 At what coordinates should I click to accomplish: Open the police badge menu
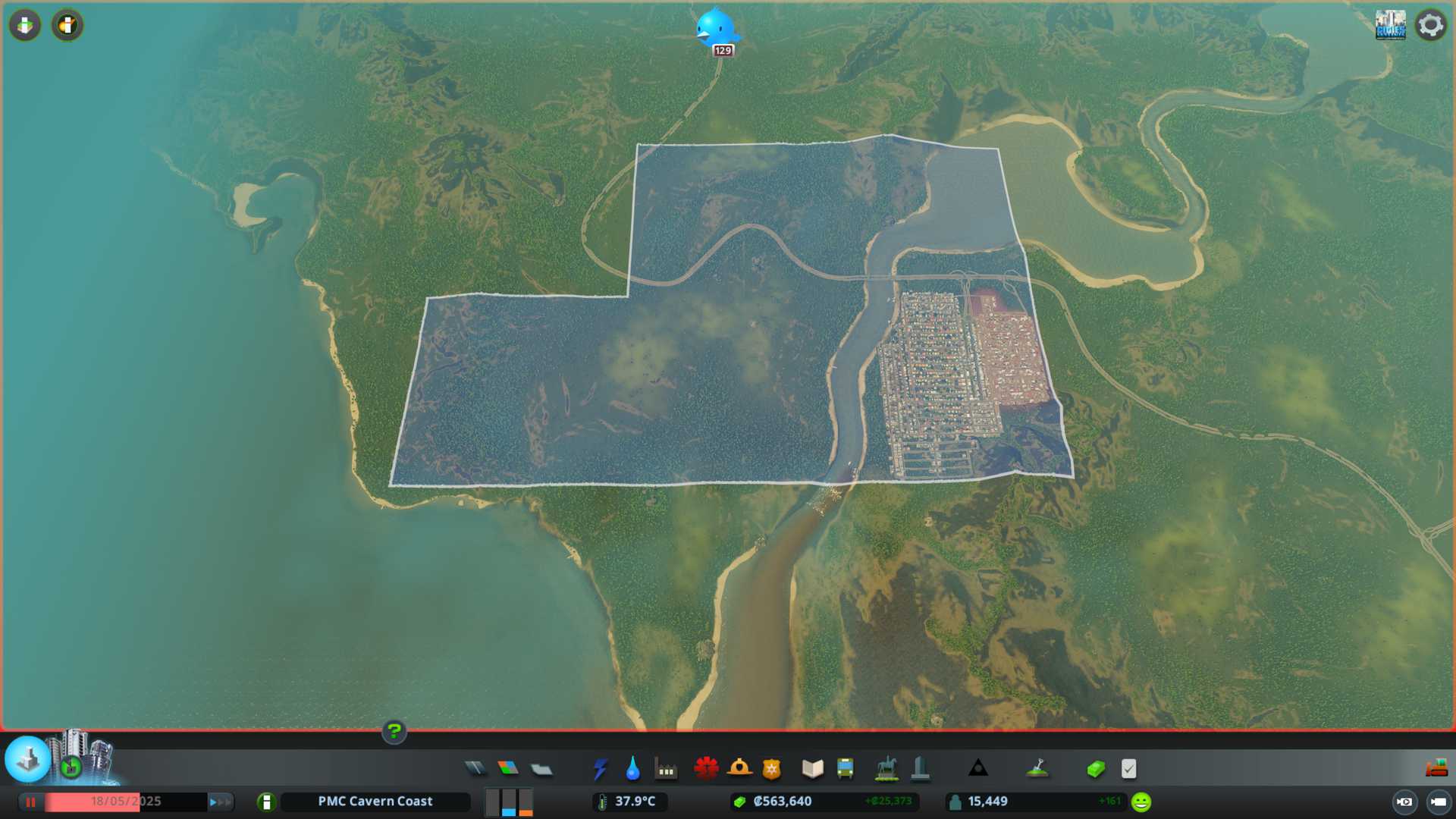point(772,769)
